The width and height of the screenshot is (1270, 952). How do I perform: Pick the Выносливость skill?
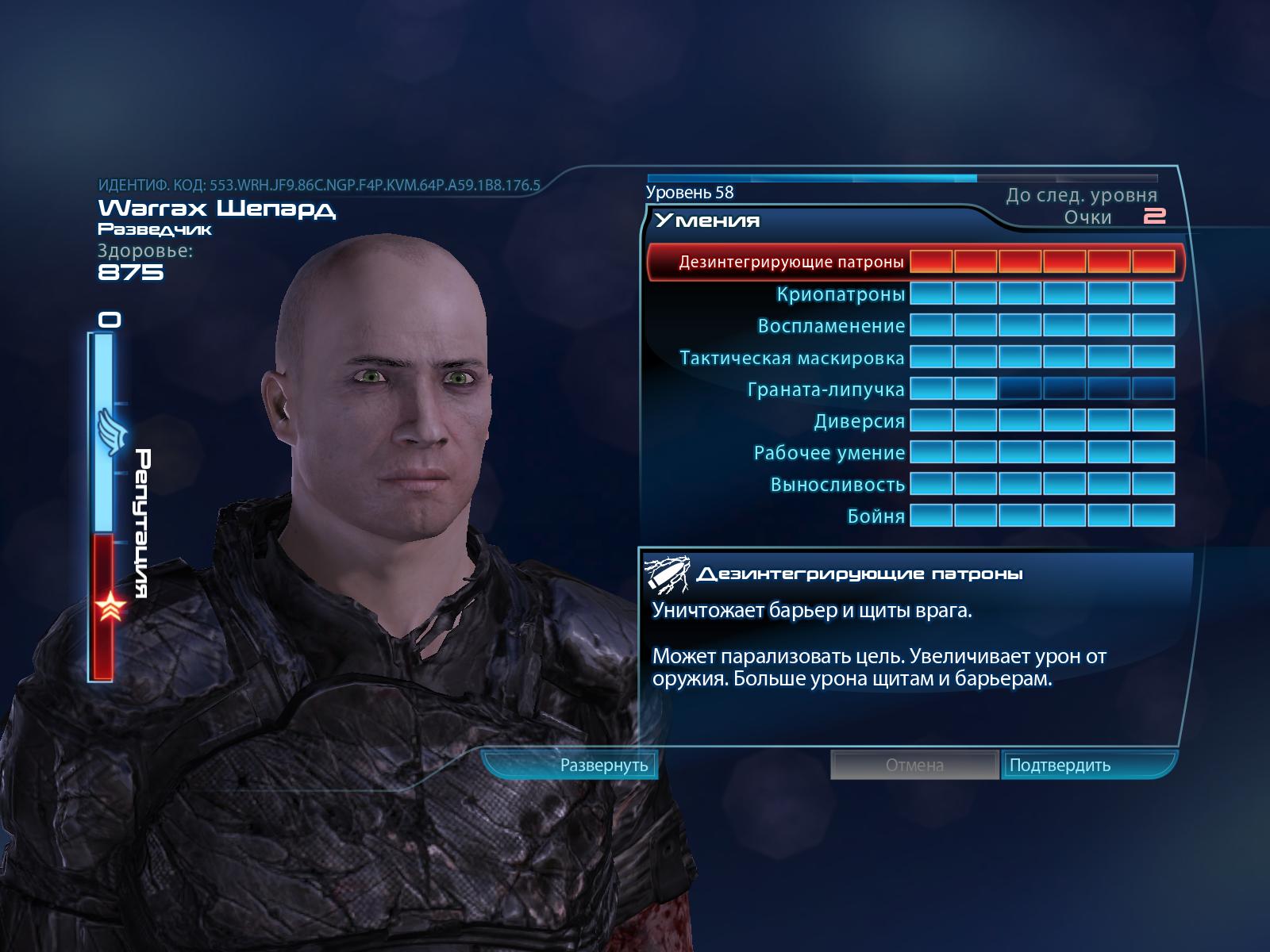pos(837,485)
